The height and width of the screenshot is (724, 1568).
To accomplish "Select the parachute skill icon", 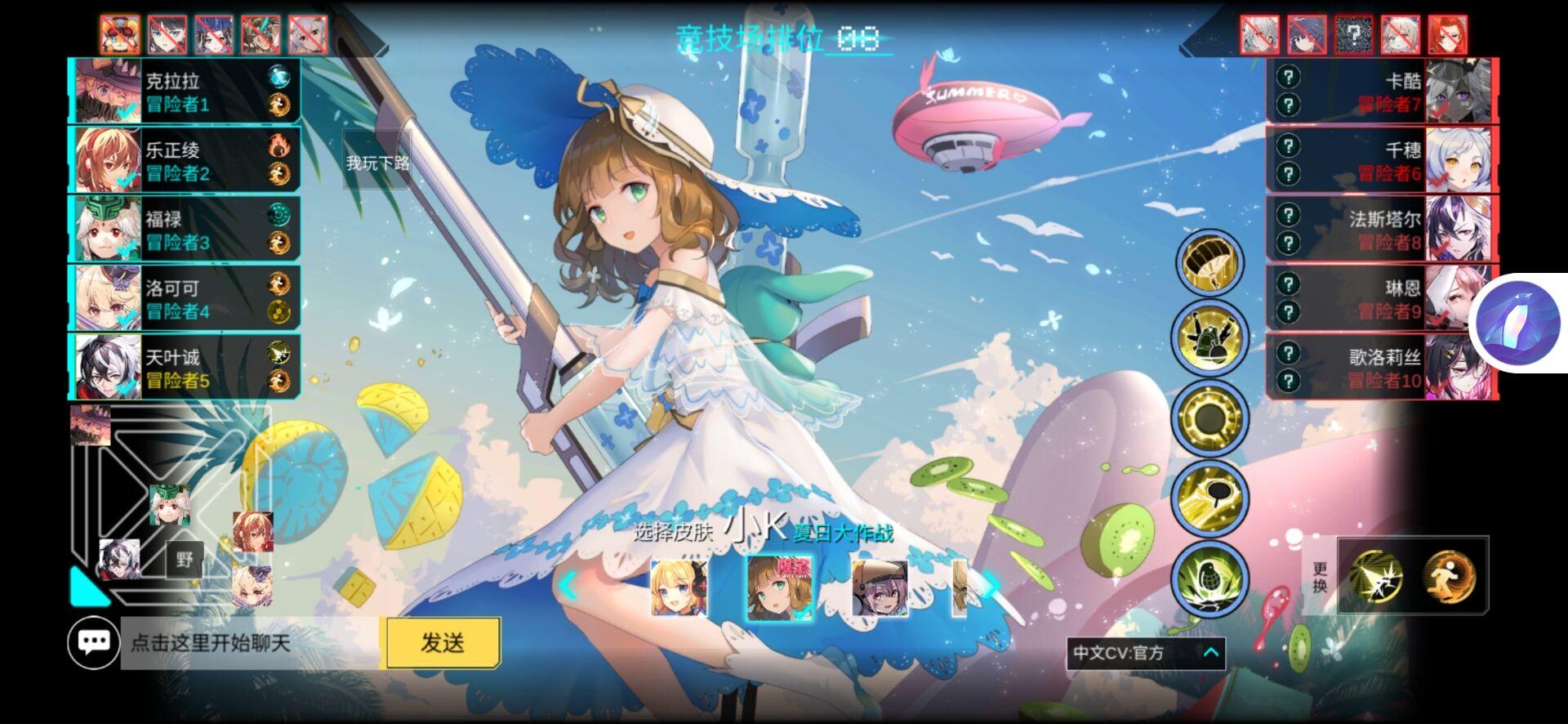I will tap(1209, 261).
